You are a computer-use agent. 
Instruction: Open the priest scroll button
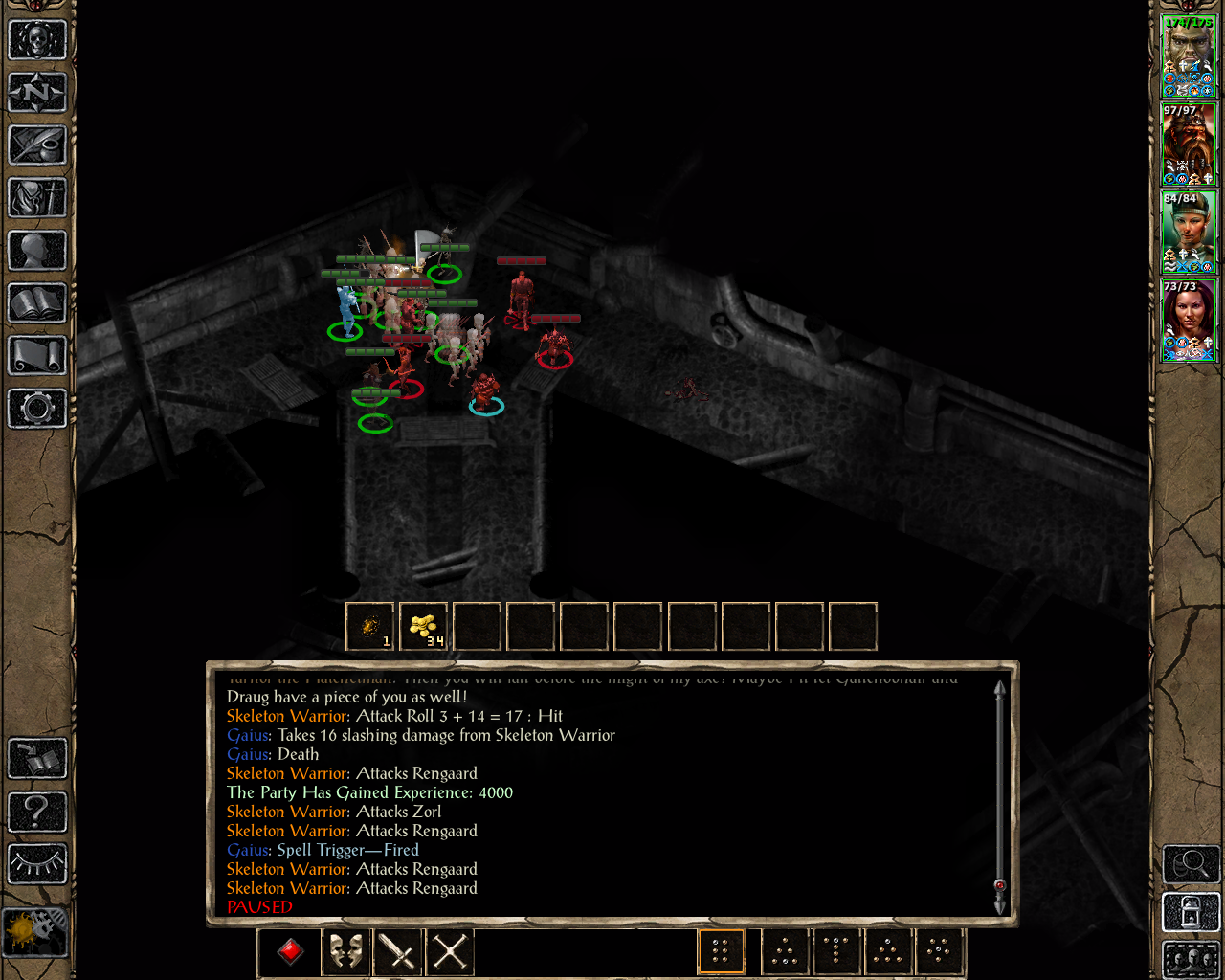click(x=37, y=356)
